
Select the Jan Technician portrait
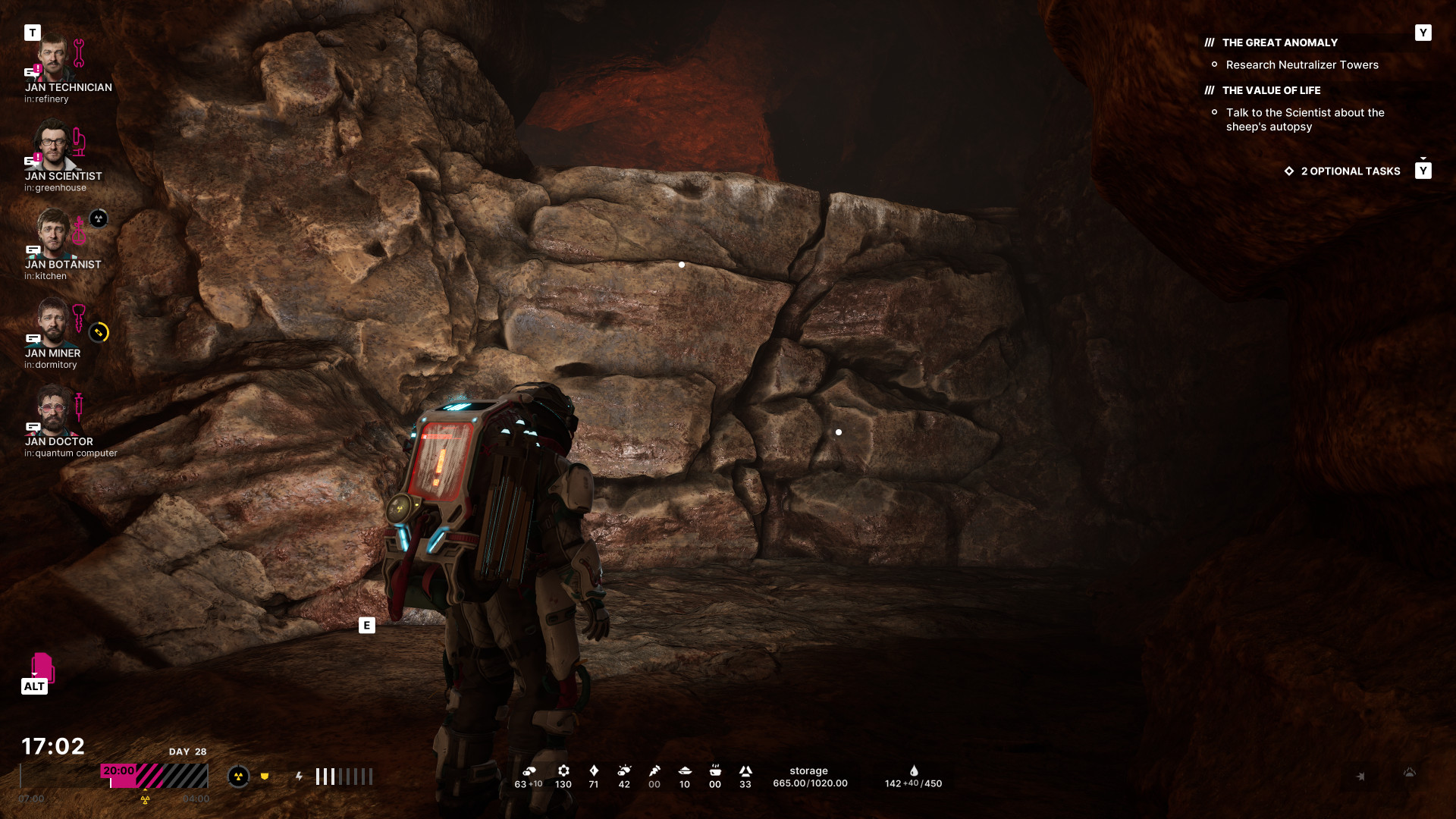tap(54, 58)
